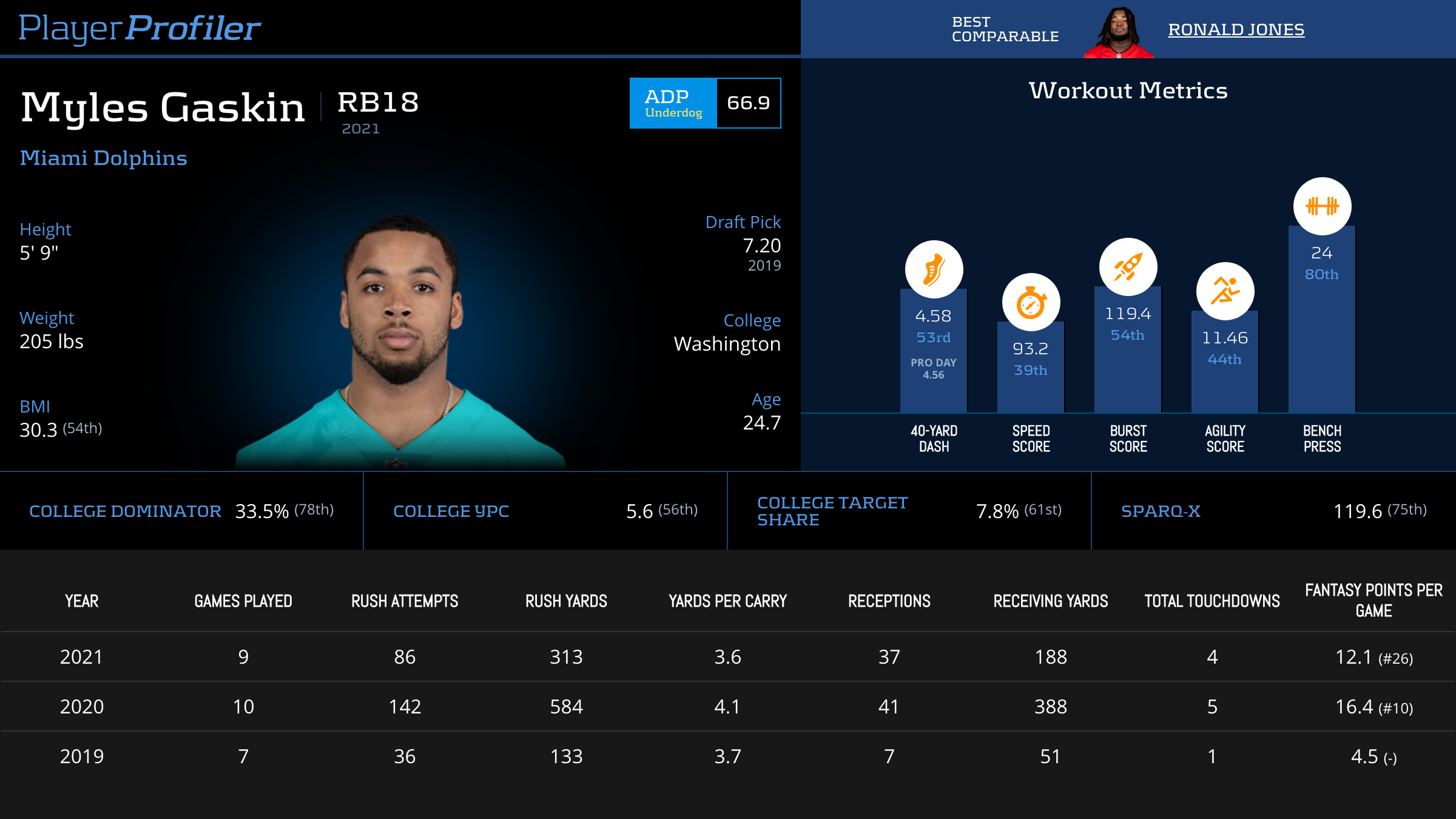
Task: Open the Miami Dolphins team link
Action: coord(104,158)
